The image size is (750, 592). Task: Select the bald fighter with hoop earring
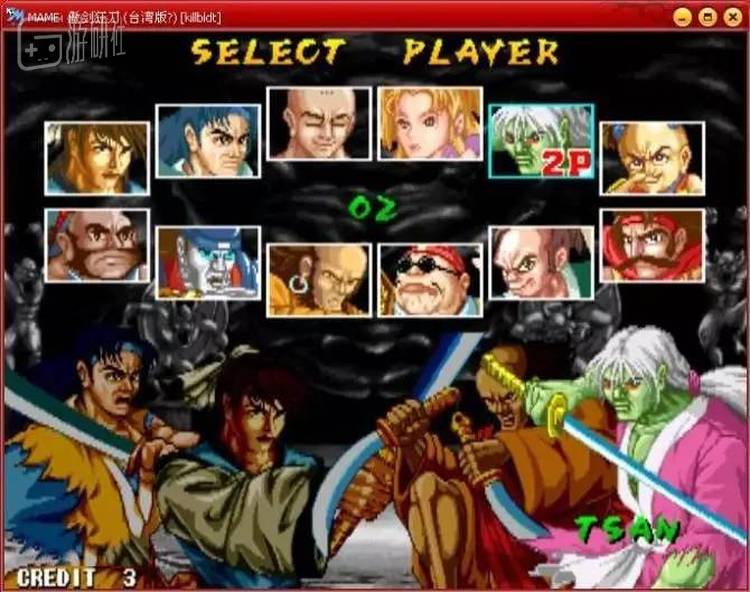pyautogui.click(x=319, y=280)
